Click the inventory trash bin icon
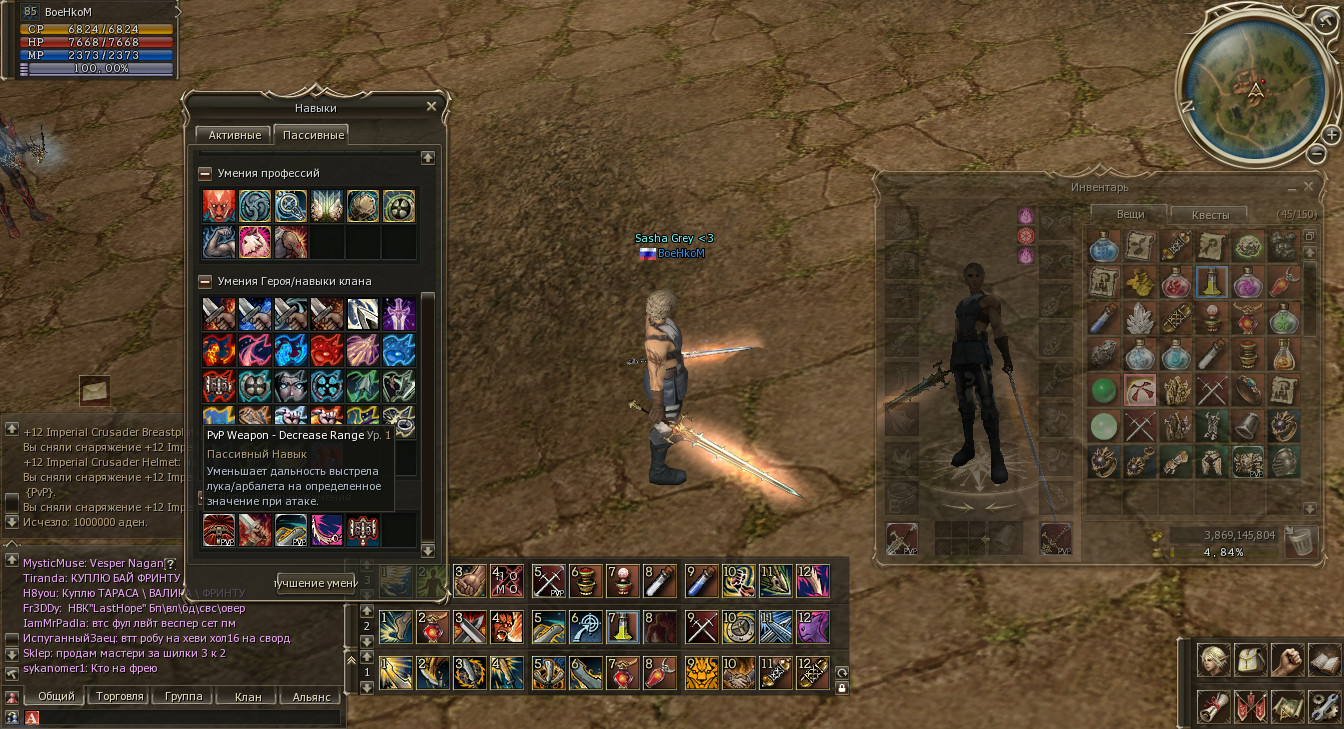The width and height of the screenshot is (1344, 729). tap(1300, 540)
